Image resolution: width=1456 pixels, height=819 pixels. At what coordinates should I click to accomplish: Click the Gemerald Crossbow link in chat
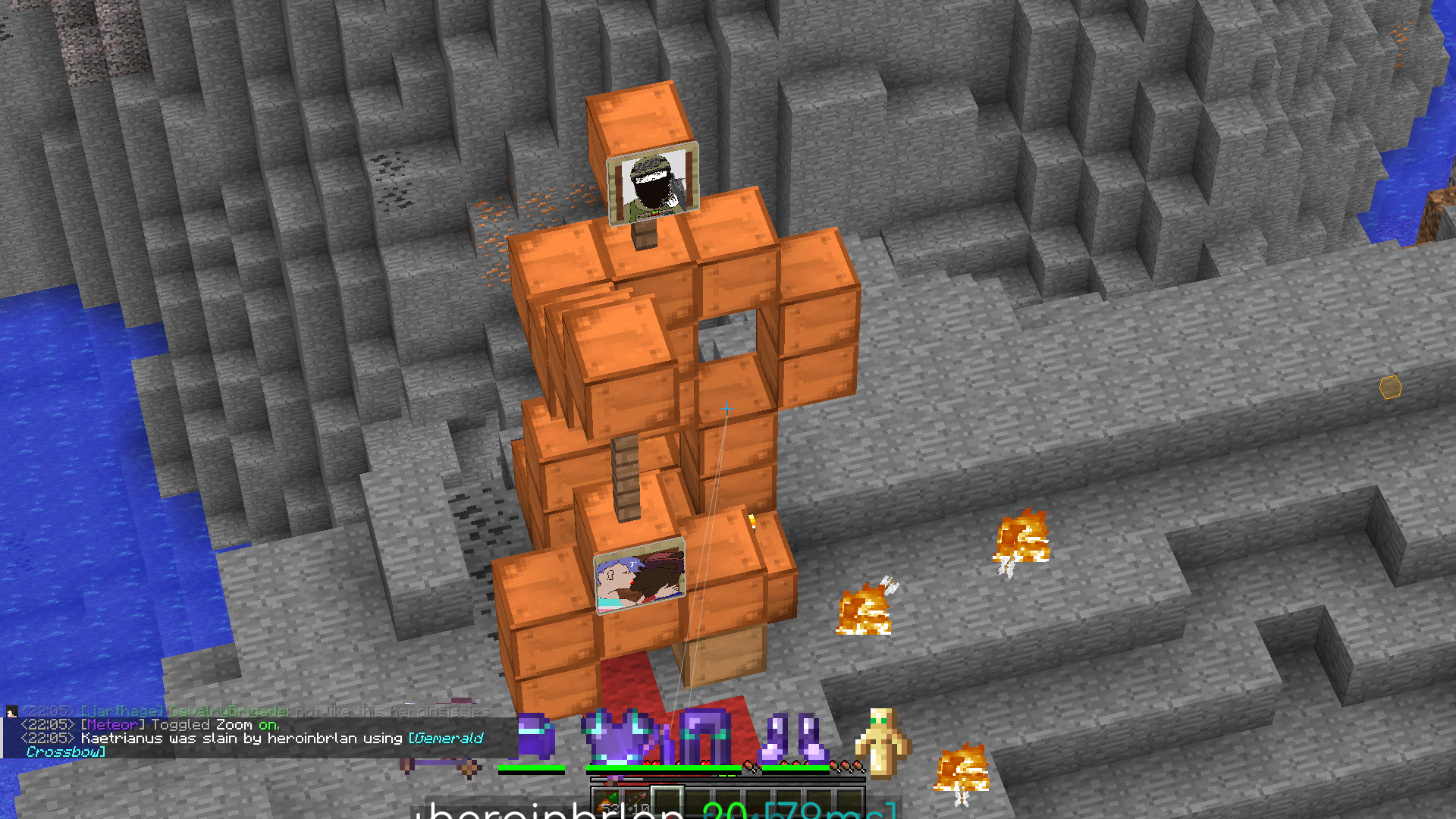tap(445, 739)
